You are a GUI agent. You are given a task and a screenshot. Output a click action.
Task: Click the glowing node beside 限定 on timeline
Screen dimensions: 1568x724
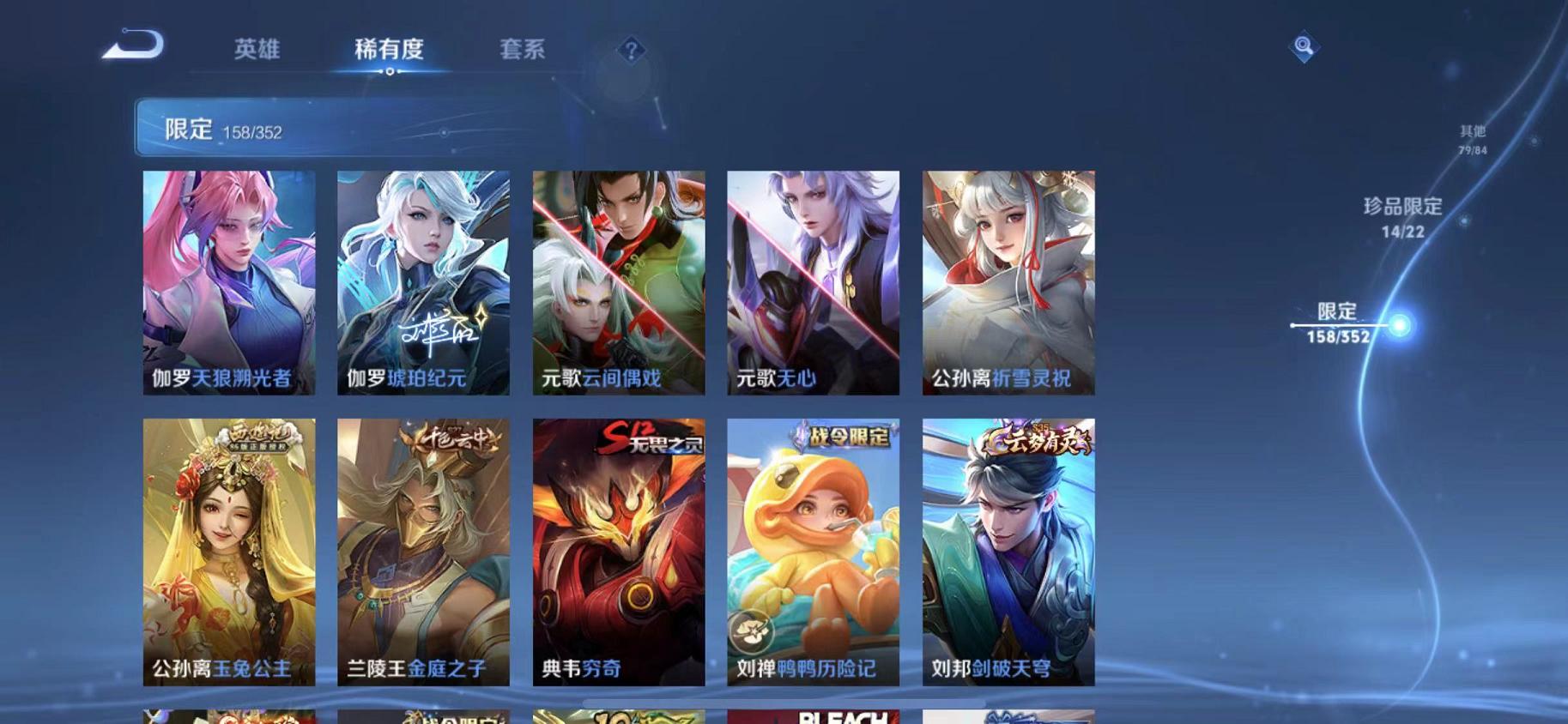coord(1400,325)
